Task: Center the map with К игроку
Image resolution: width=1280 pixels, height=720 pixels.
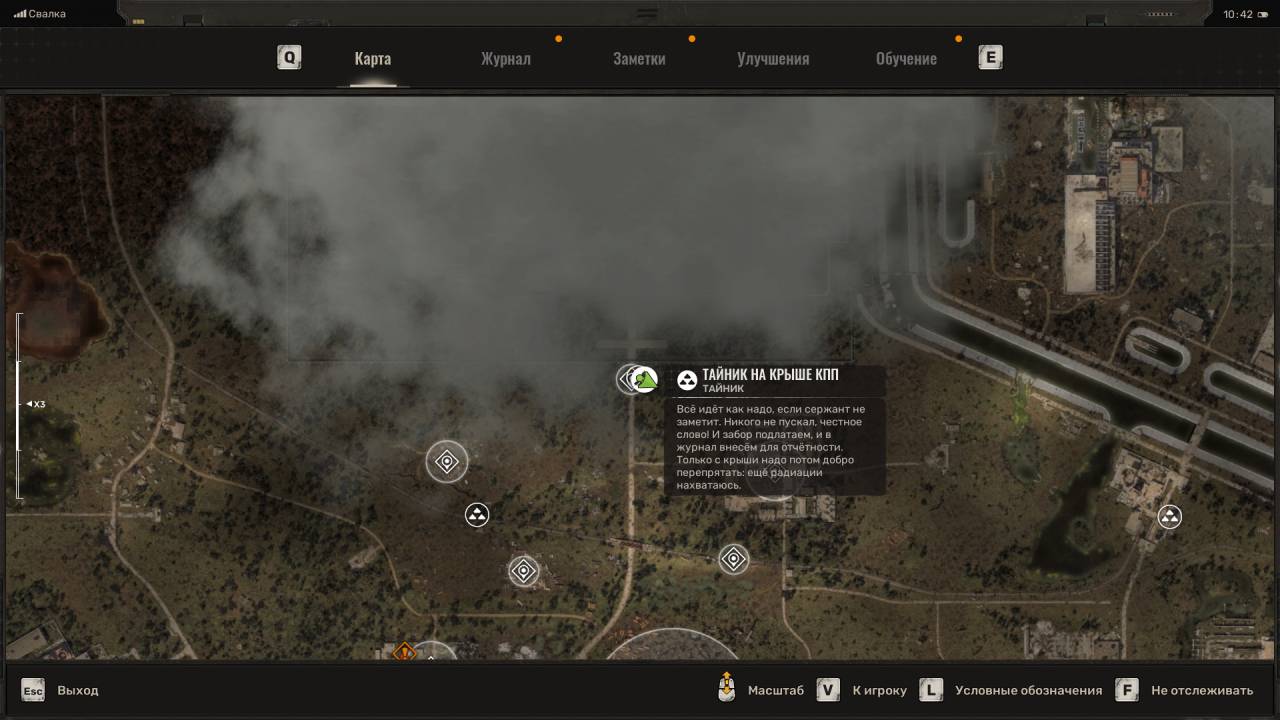Action: 879,690
